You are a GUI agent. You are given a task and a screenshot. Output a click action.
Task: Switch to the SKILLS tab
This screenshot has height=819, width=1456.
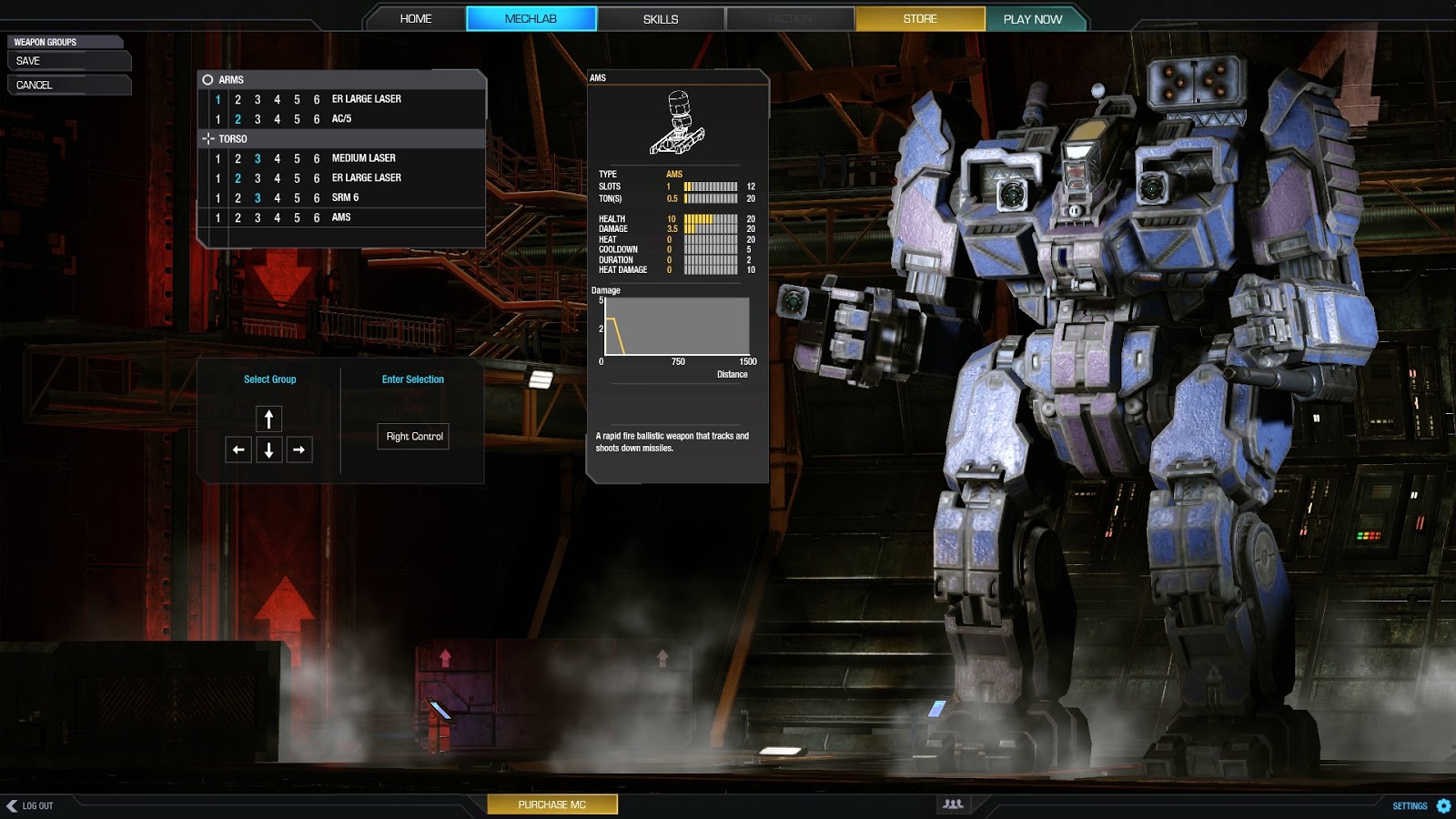(x=662, y=18)
